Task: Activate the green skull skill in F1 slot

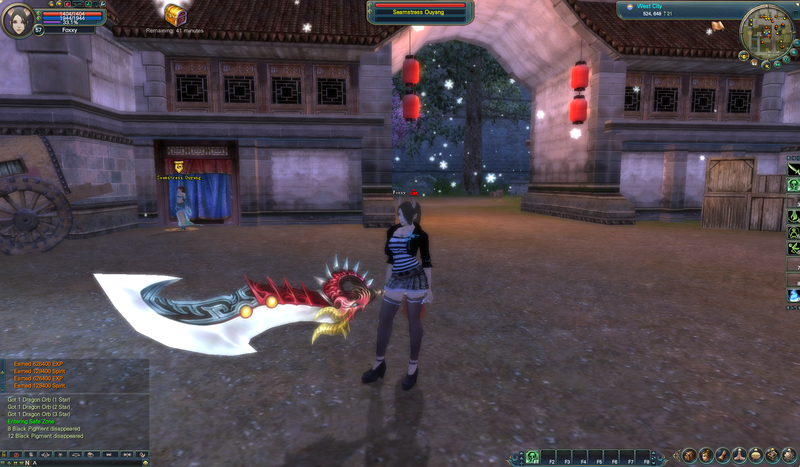Action: 533,457
